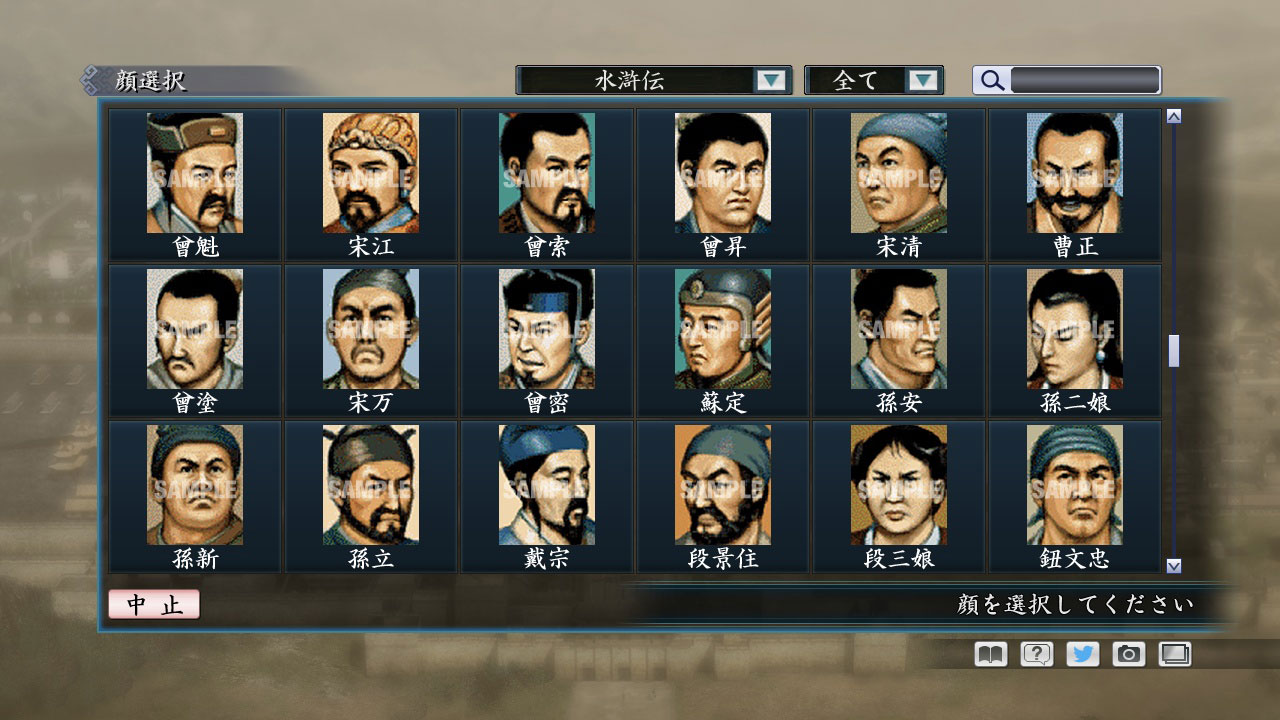Click inside the search text field
Viewport: 1280px width, 720px height.
pyautogui.click(x=1085, y=80)
